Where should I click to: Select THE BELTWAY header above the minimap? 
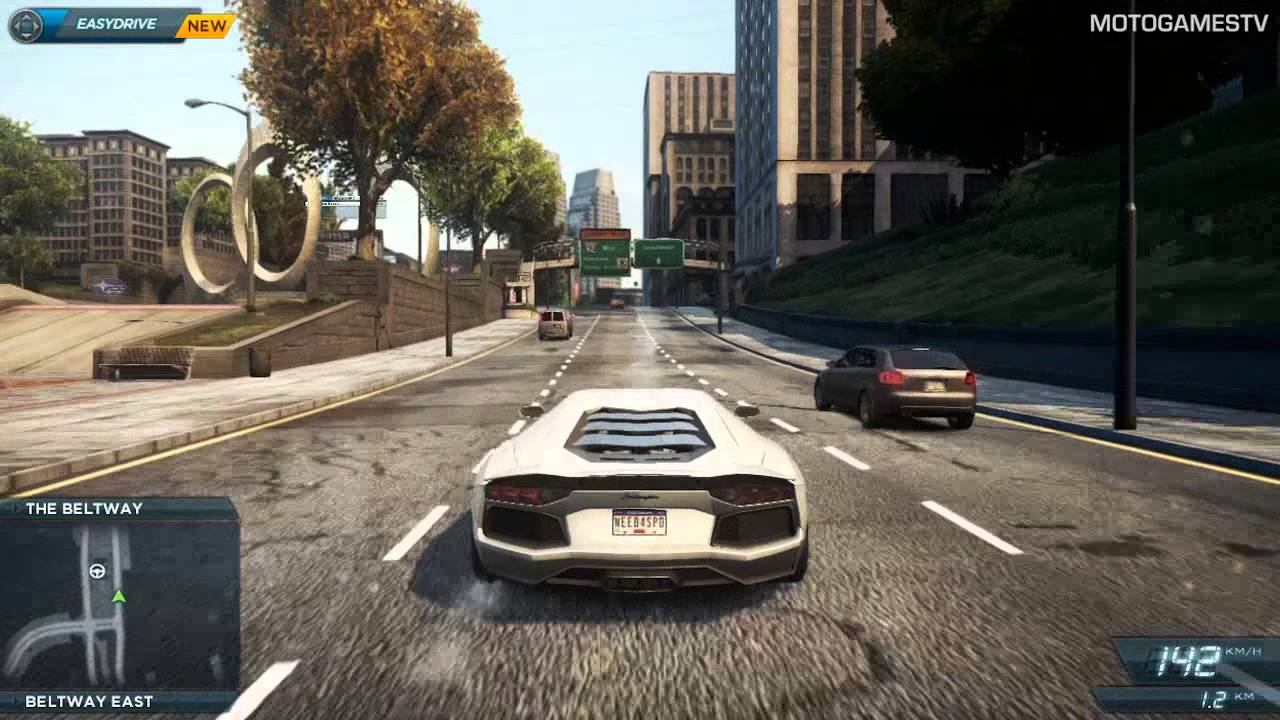(85, 508)
